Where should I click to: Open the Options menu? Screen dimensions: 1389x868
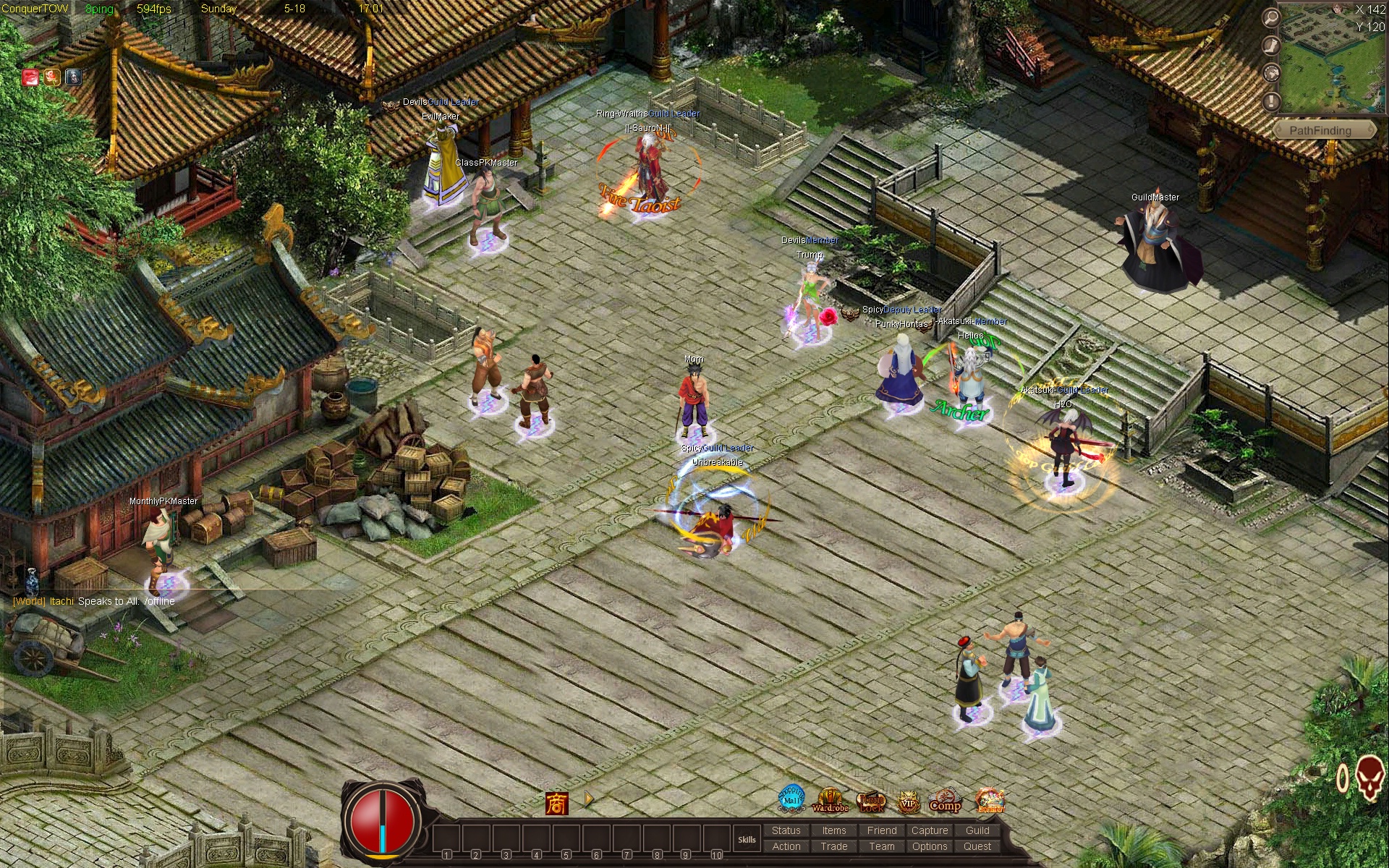pyautogui.click(x=929, y=846)
